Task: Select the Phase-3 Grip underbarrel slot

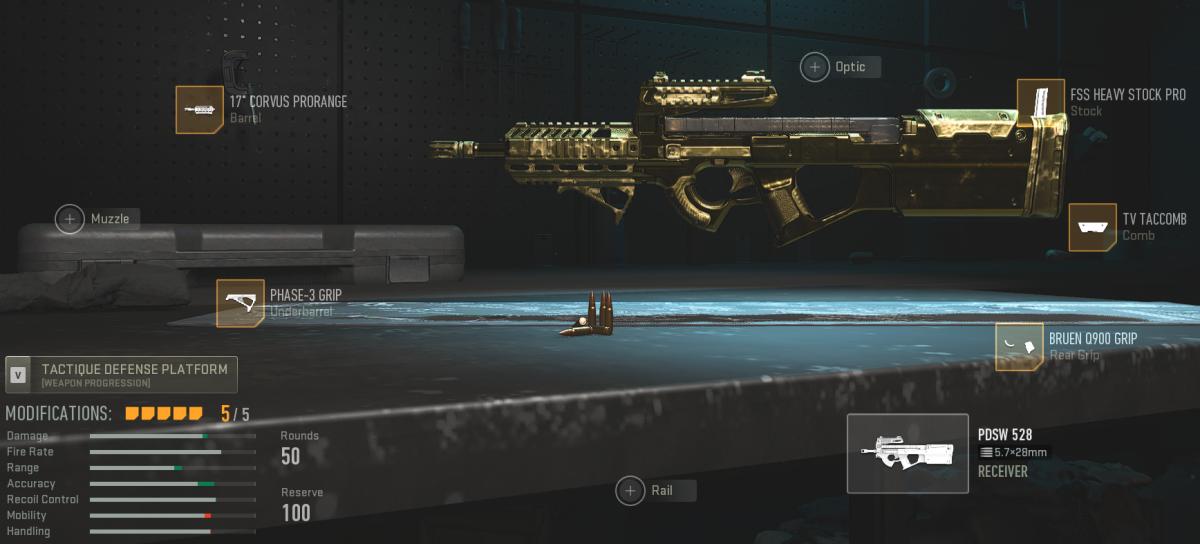Action: [x=240, y=303]
